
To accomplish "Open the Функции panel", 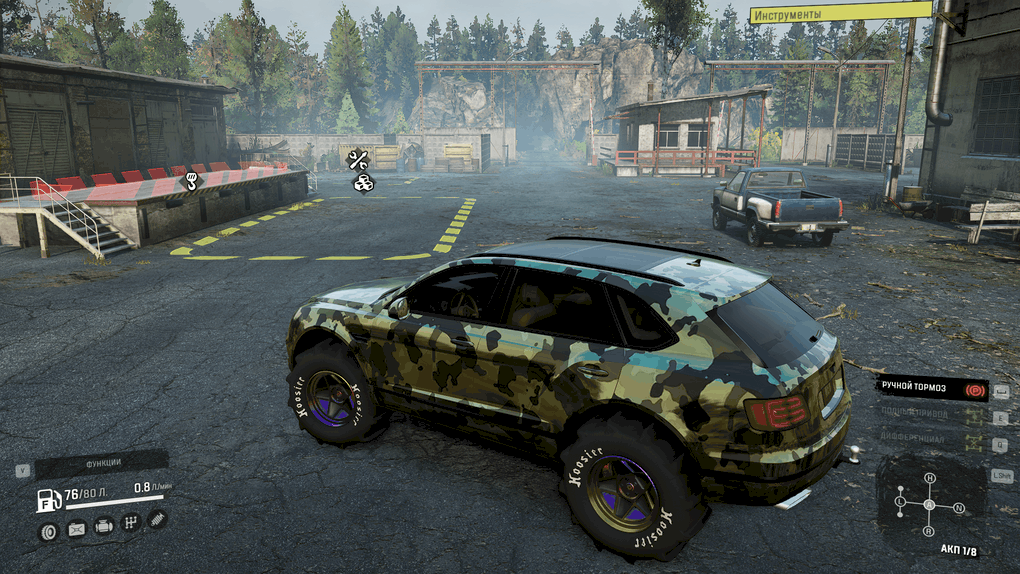I will point(101,462).
